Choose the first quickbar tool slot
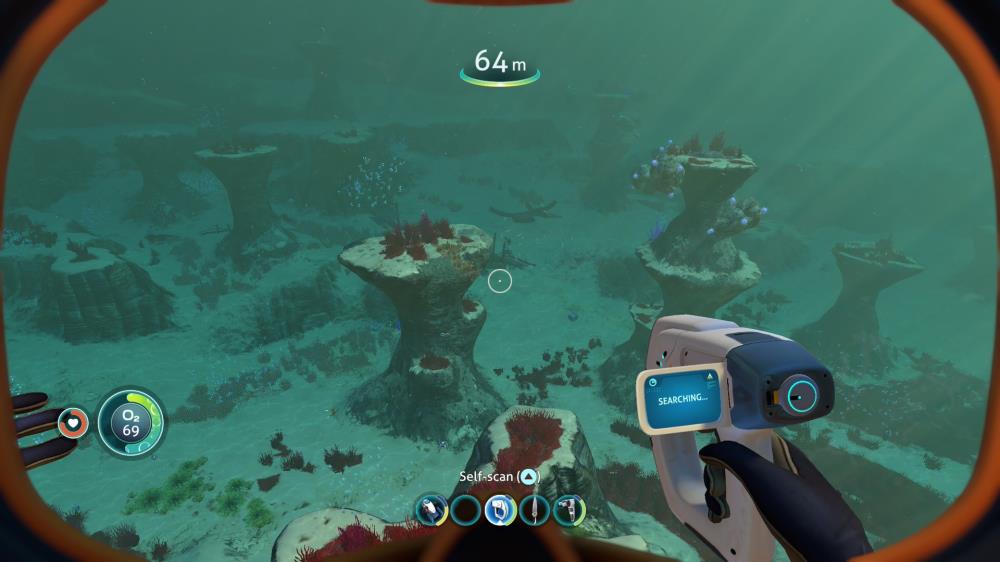 [x=431, y=510]
